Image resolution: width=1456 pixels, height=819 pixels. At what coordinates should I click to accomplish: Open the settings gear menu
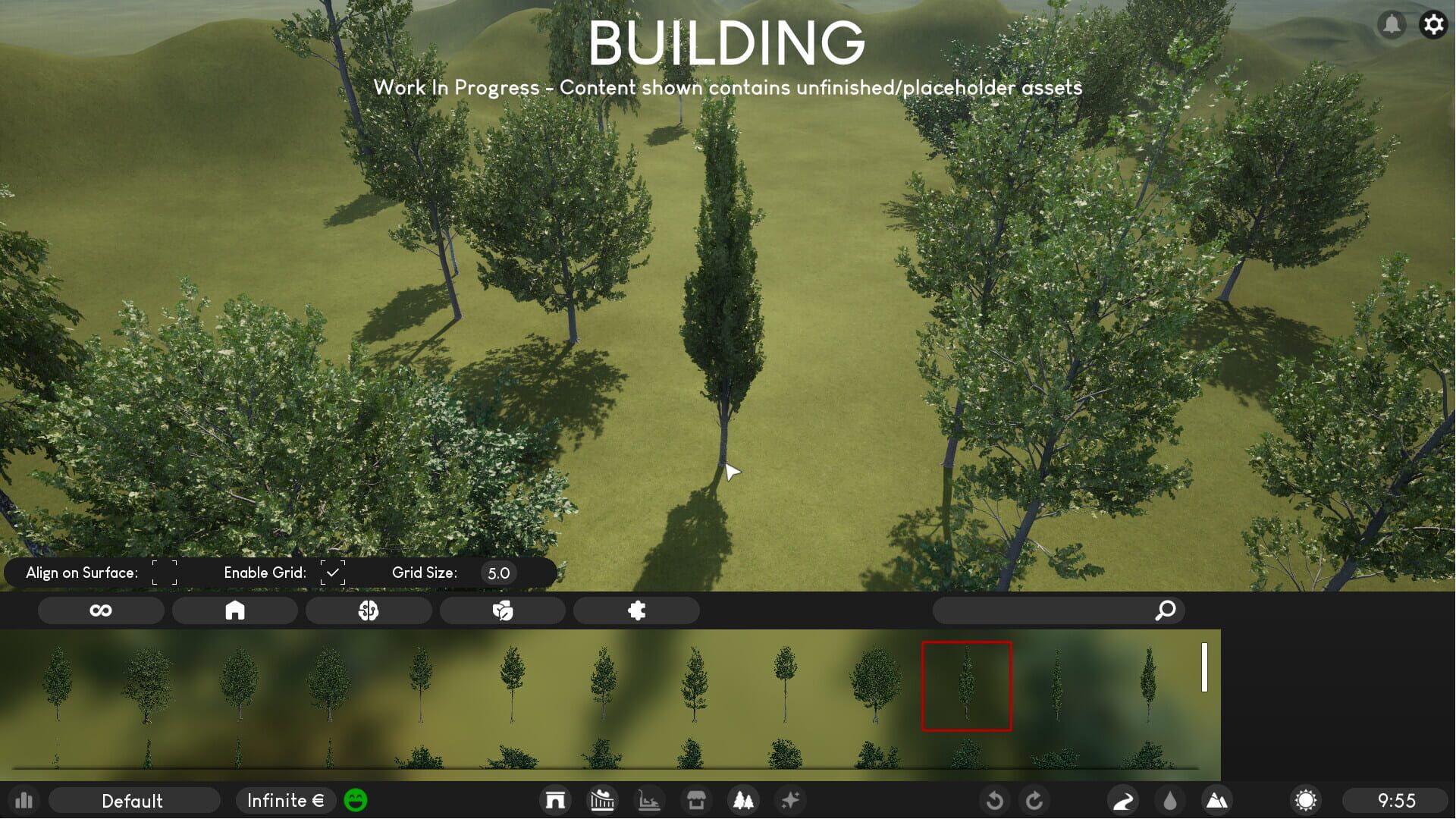pos(1433,24)
